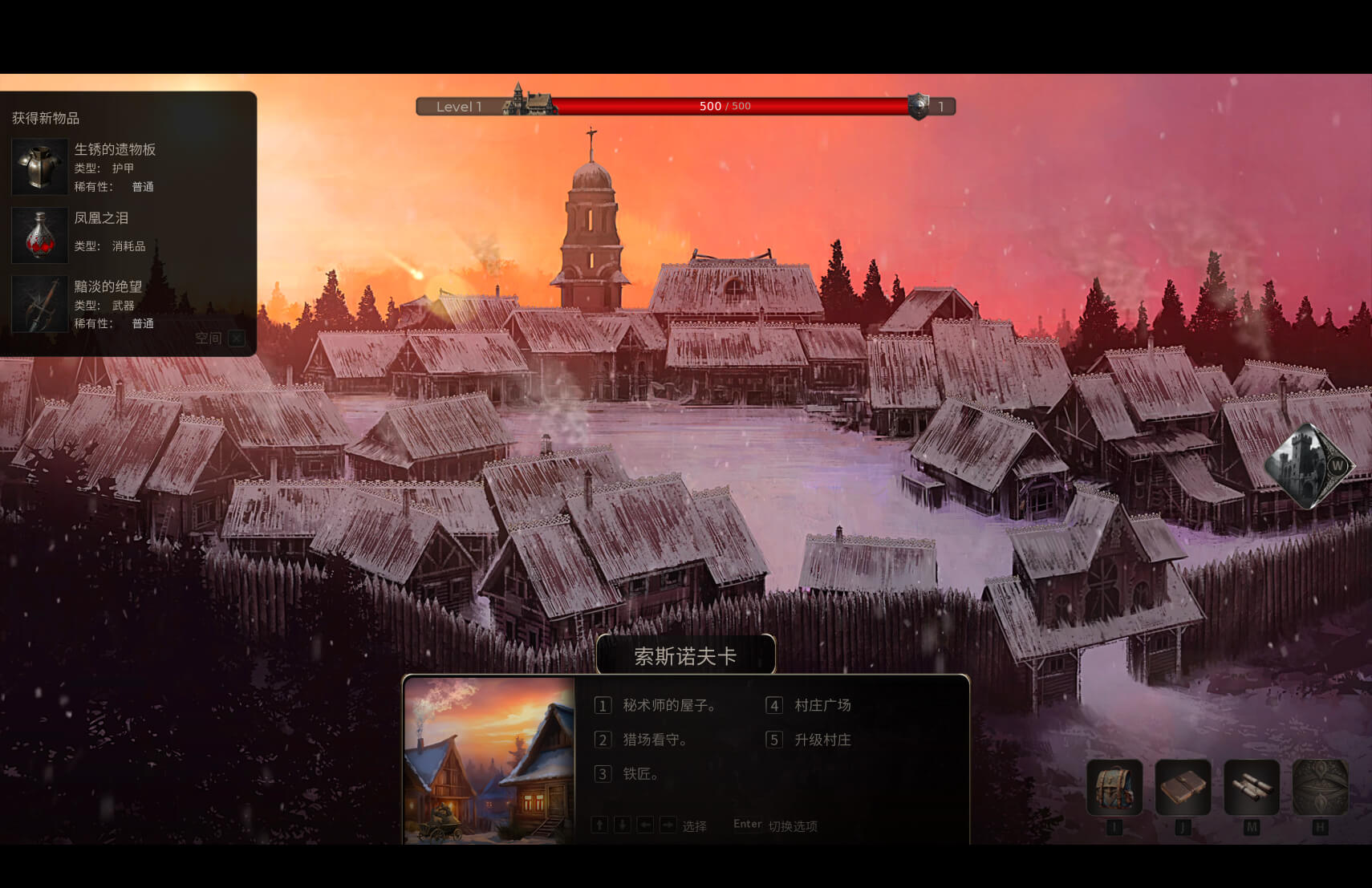Choose 秘术师的屋子 option
The height and width of the screenshot is (888, 1372).
coord(668,705)
